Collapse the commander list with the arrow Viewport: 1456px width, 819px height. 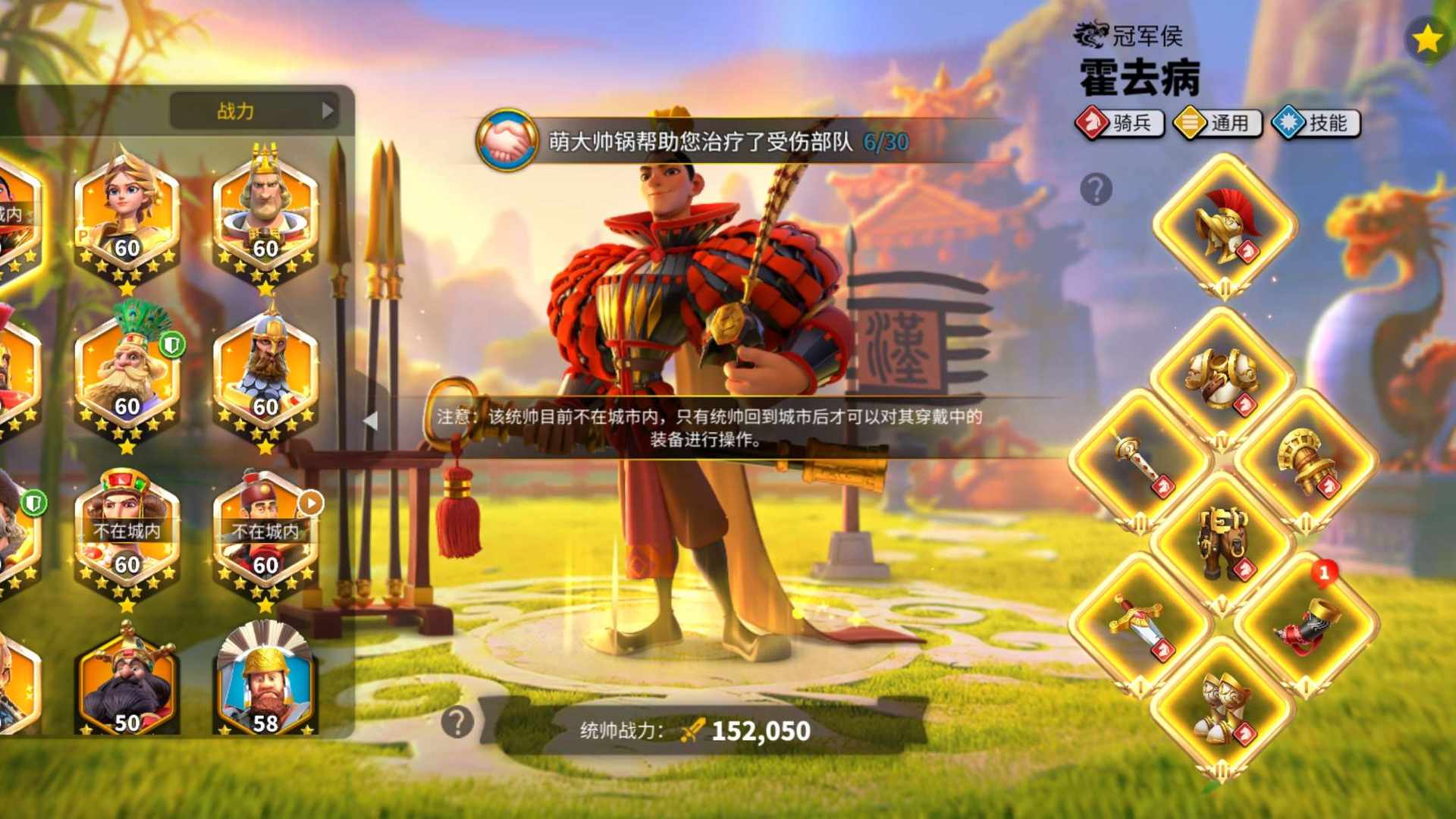[370, 419]
